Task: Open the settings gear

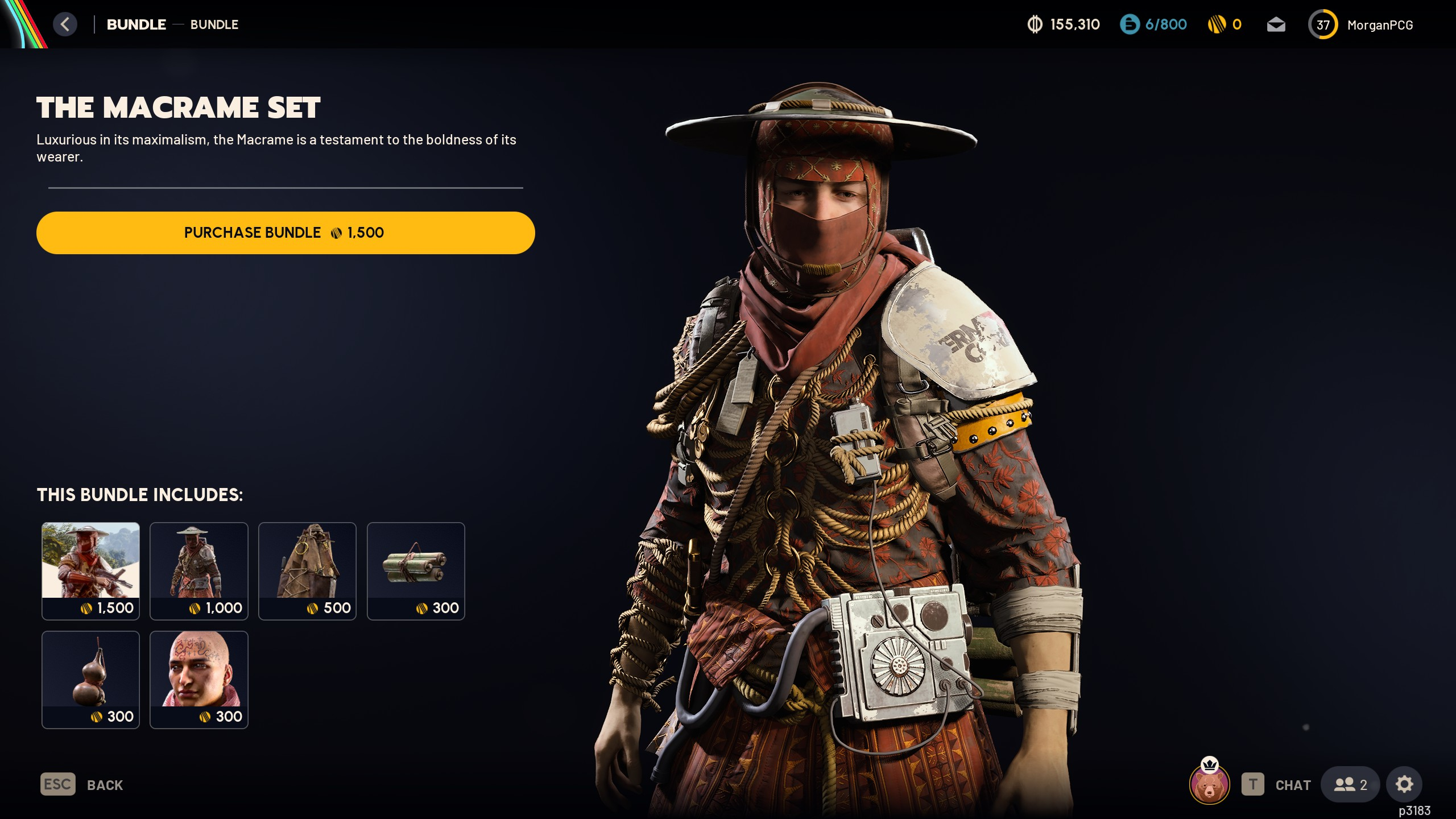Action: click(x=1404, y=785)
